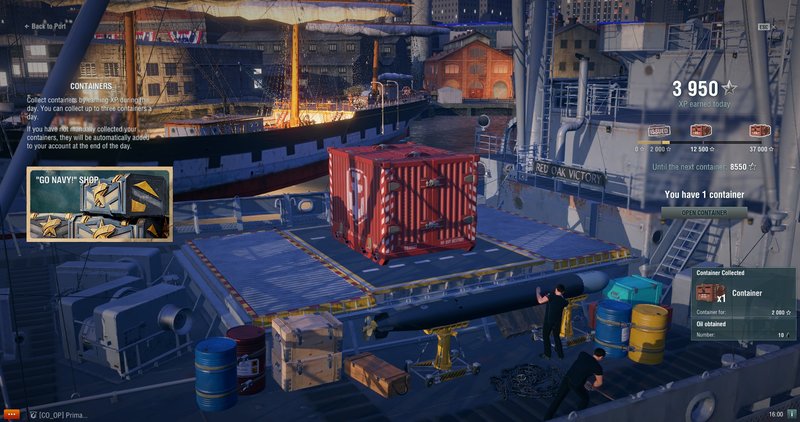Open the "Go Navy!" Shop banner
Image resolution: width=800 pixels, height=422 pixels.
coord(99,204)
